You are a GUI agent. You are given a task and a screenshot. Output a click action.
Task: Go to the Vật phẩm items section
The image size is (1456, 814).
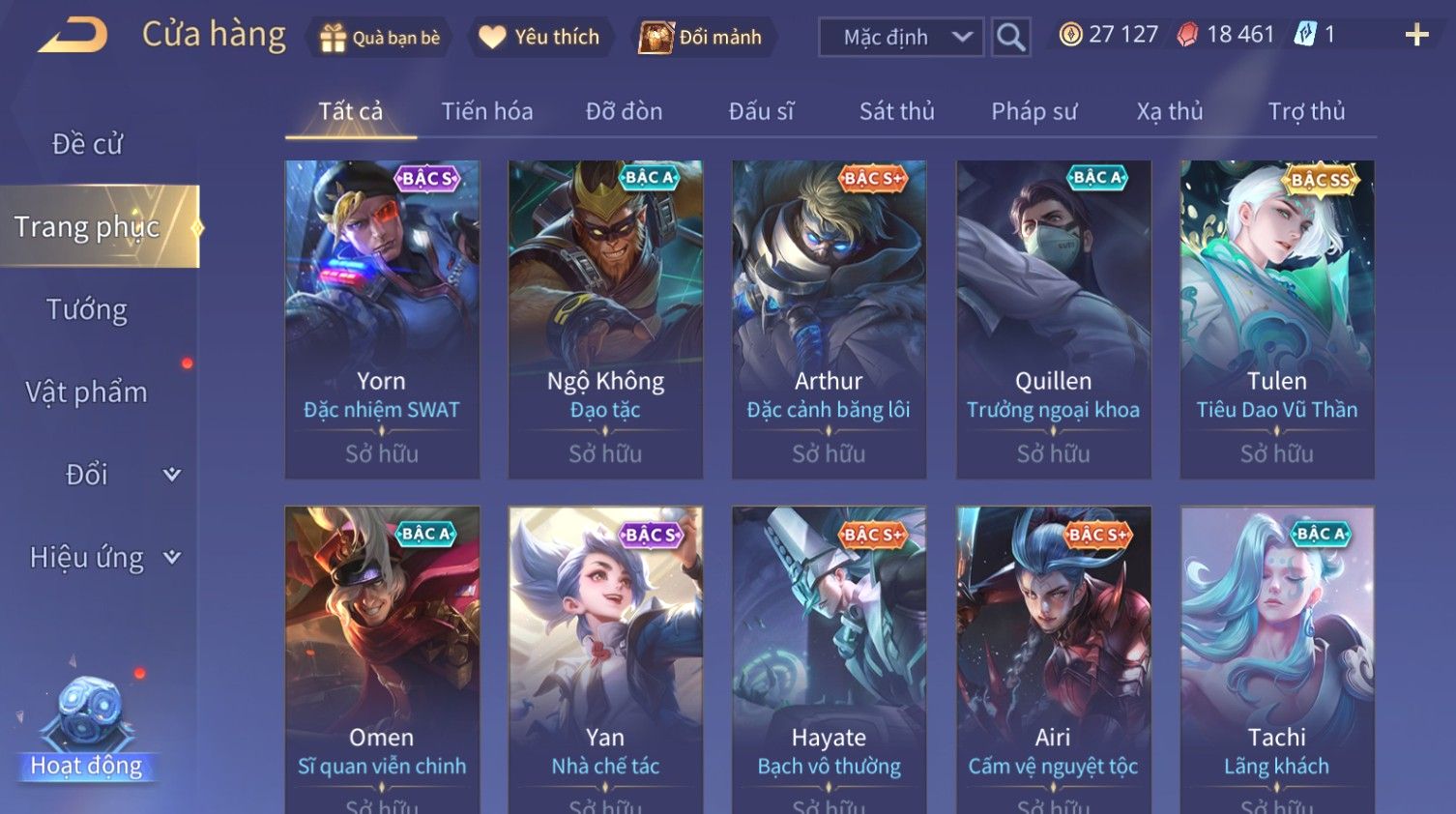(x=87, y=392)
